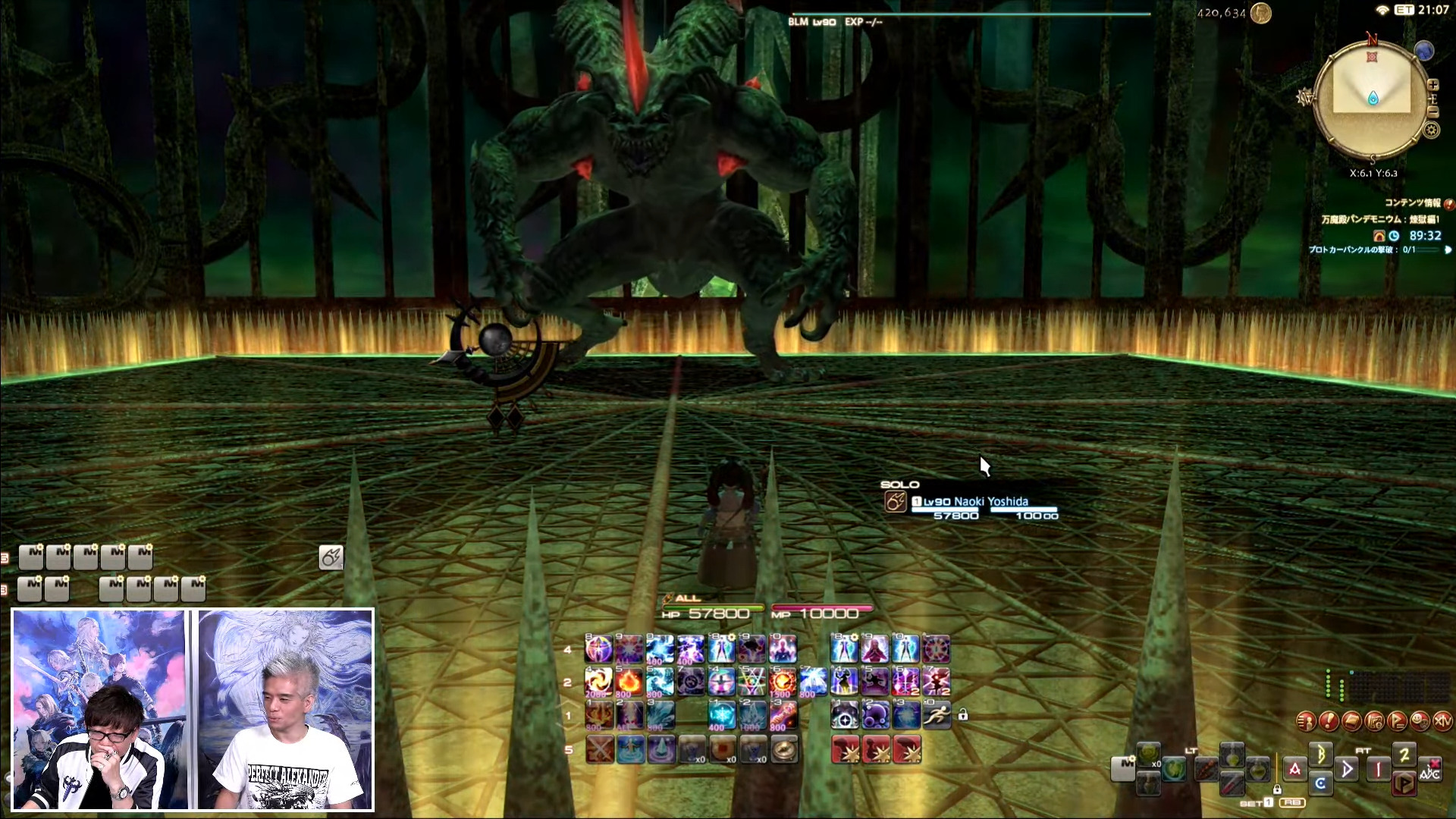The image size is (1456, 819).
Task: Open the red exclamation duty menu button
Action: [x=1329, y=721]
